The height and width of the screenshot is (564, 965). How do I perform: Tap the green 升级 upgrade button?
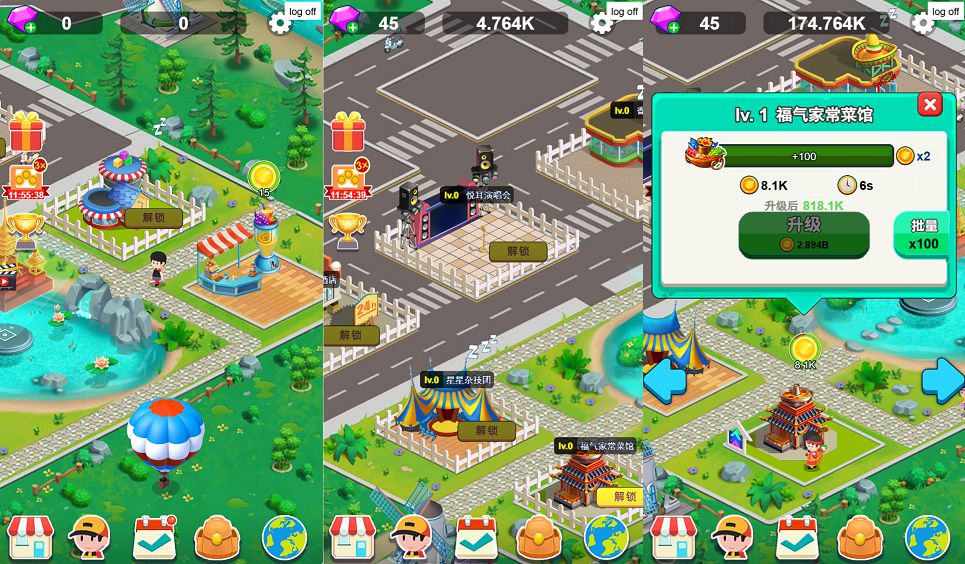[x=803, y=234]
